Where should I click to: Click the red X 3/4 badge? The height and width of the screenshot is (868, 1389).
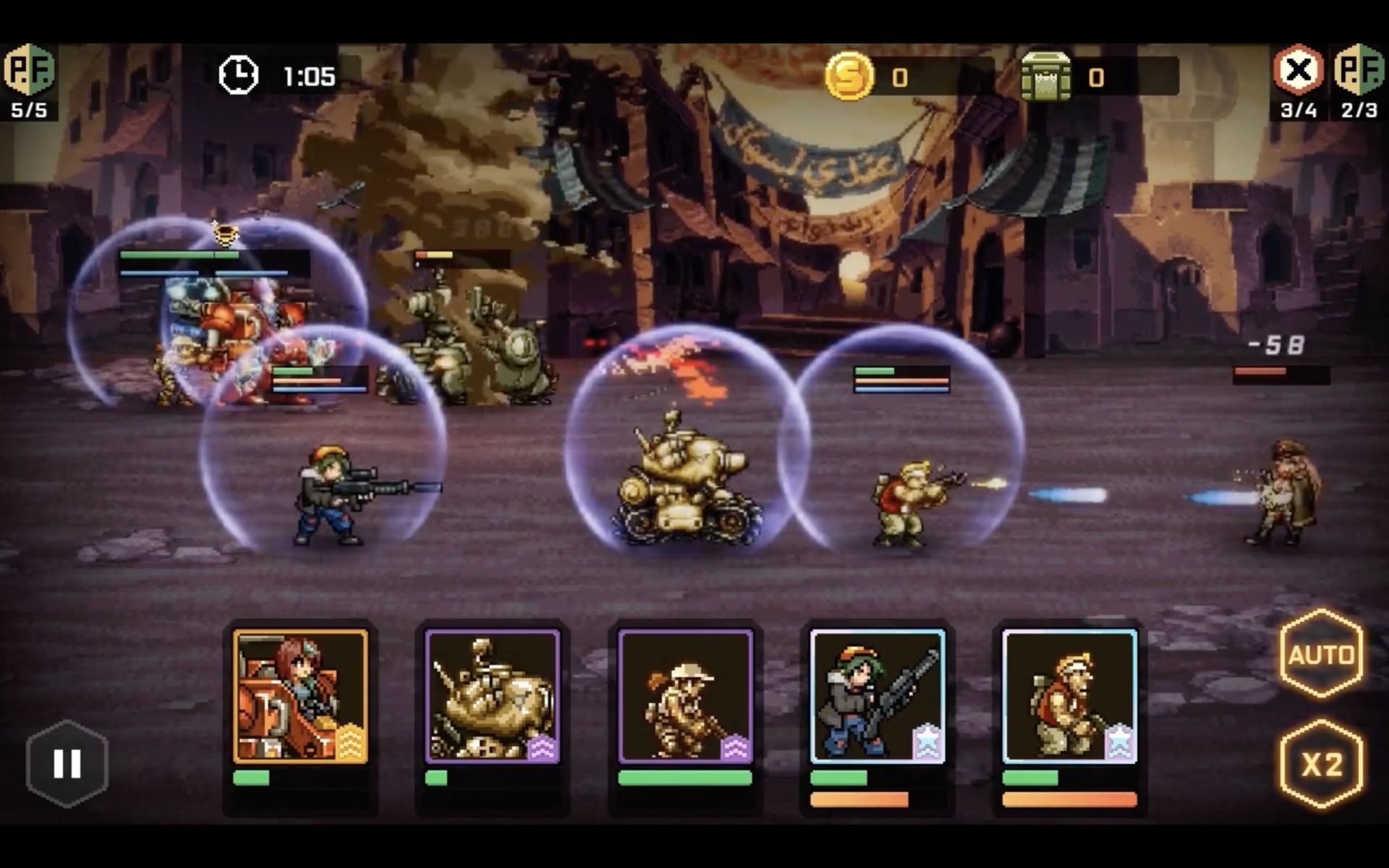[1299, 76]
